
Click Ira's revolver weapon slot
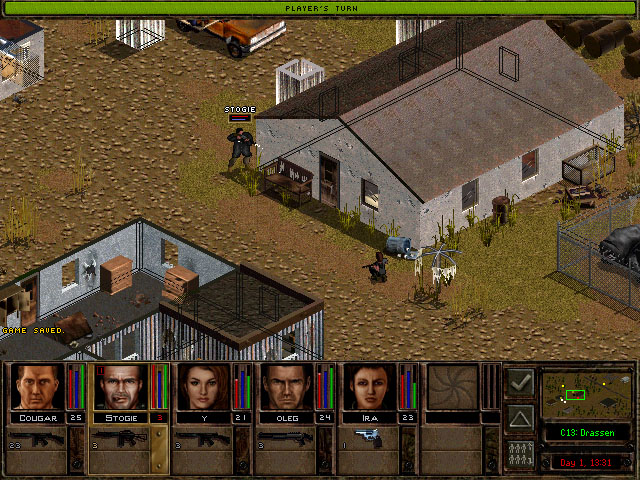point(371,439)
